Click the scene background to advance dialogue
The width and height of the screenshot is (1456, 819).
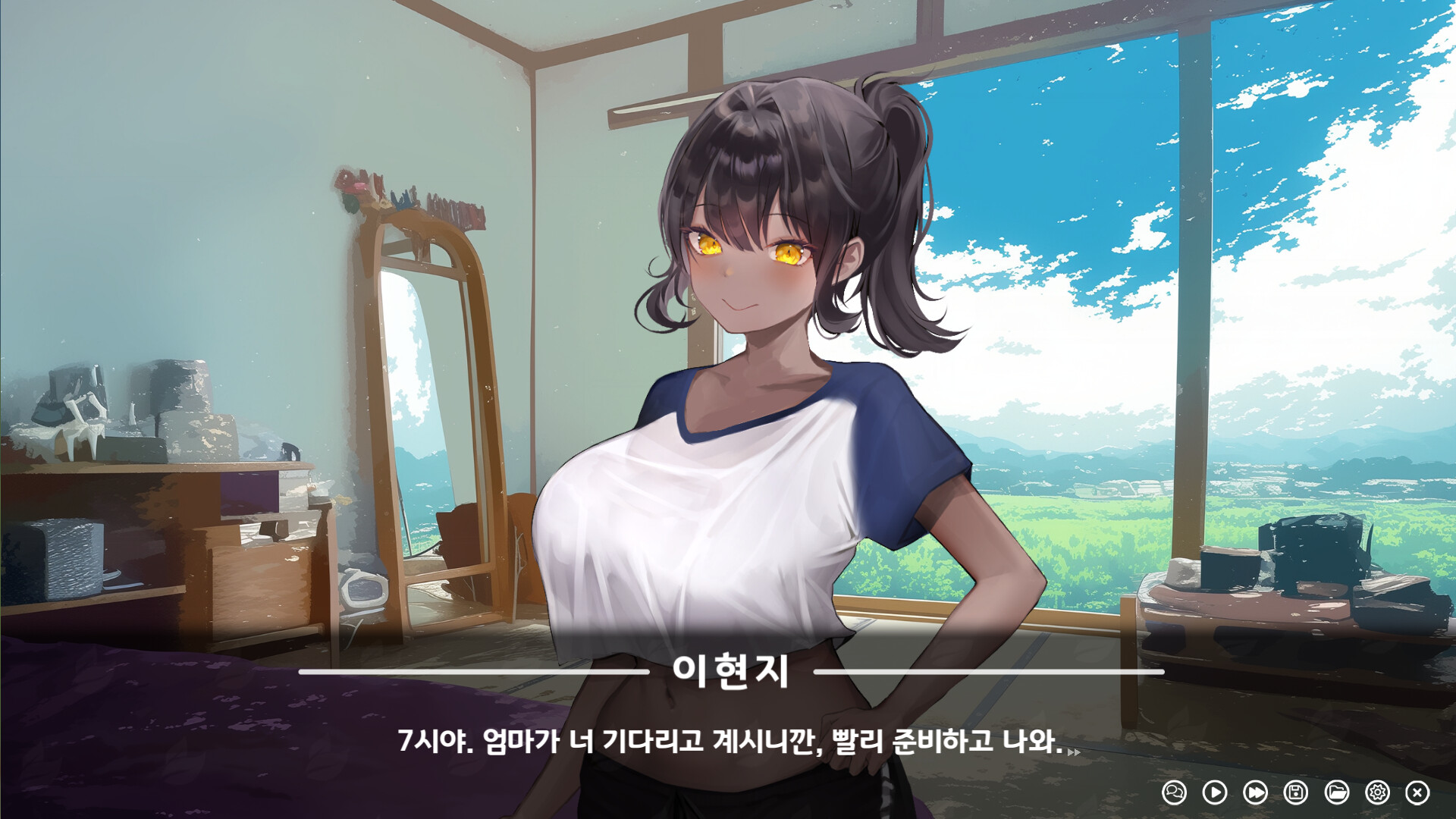[227, 227]
